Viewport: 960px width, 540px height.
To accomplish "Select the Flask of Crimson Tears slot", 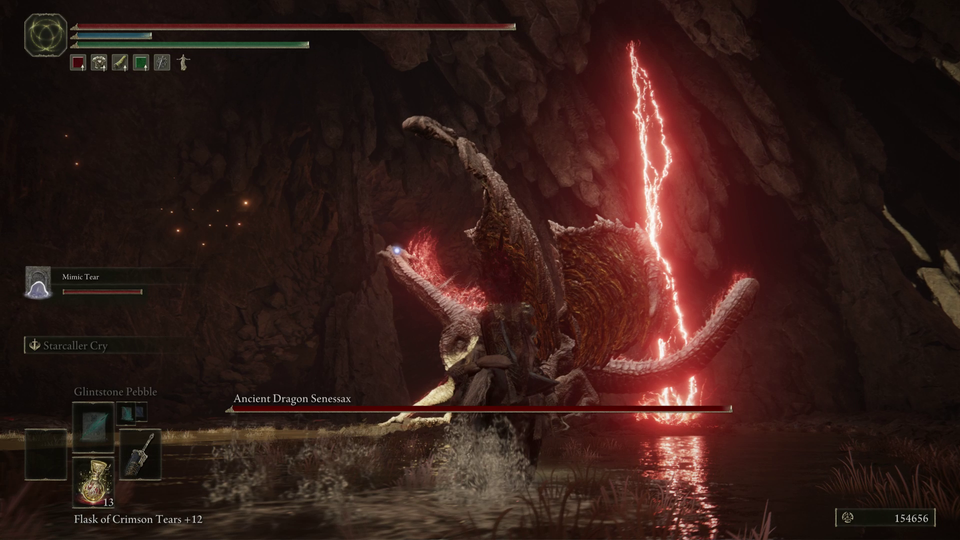I will [x=93, y=480].
